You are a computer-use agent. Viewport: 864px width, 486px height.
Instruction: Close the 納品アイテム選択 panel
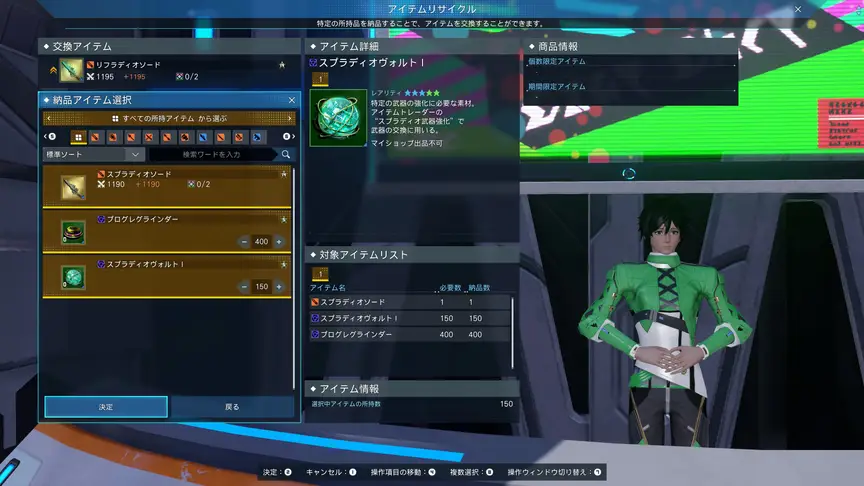tap(291, 100)
